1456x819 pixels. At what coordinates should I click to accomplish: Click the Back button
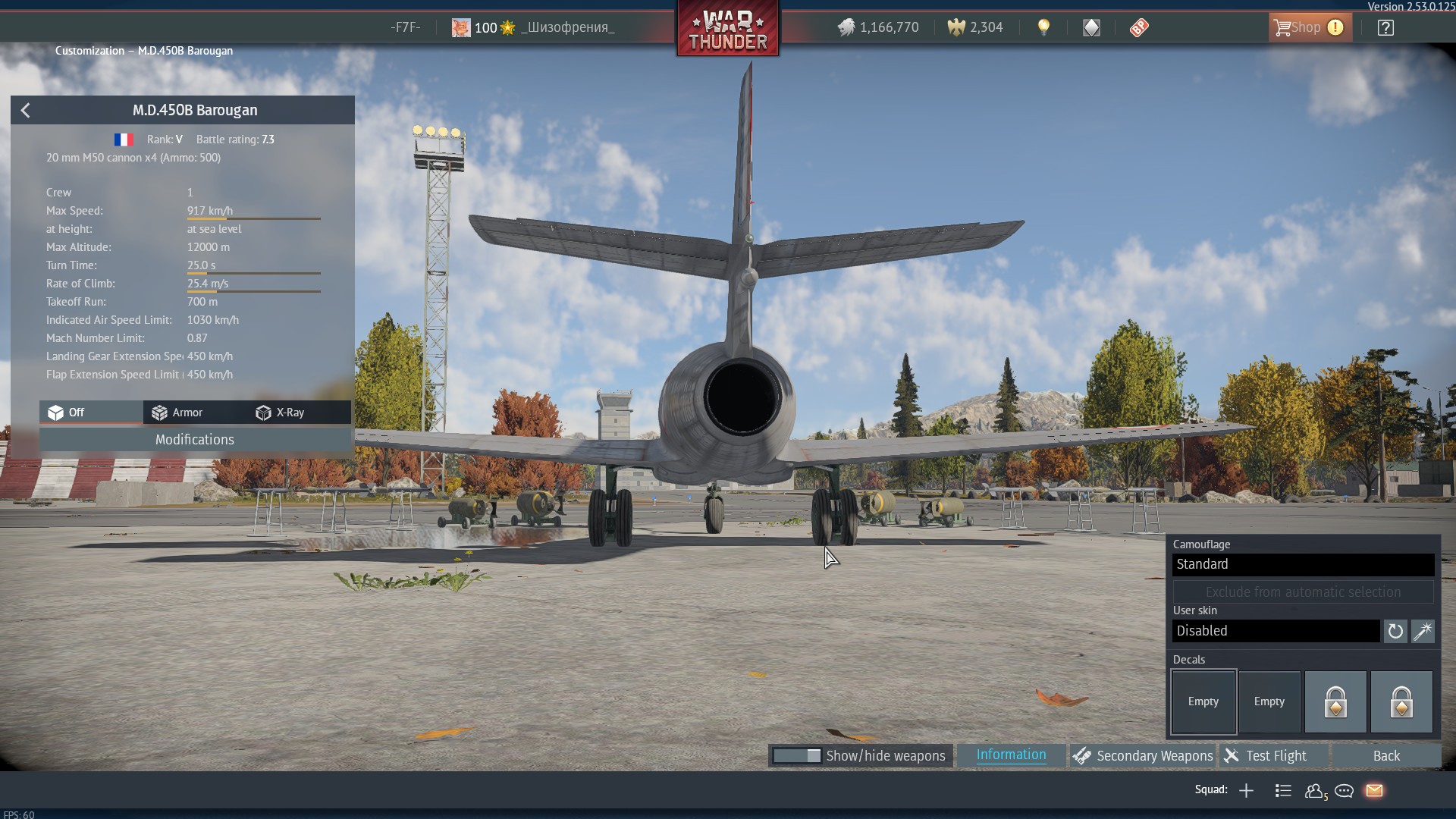click(x=1386, y=756)
